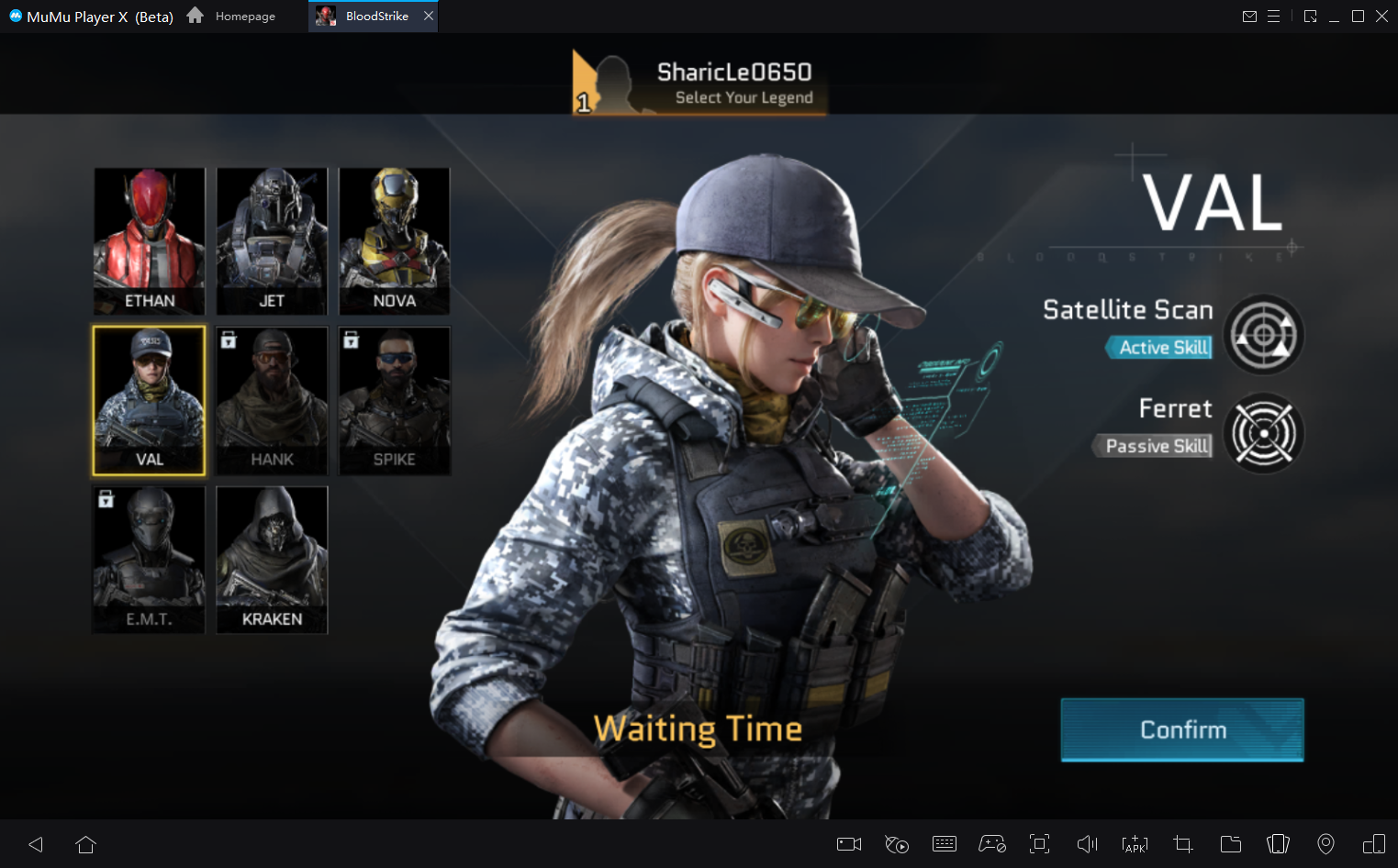This screenshot has height=868, width=1398.
Task: Open the emulator keyboard mapping tool
Action: pos(945,844)
